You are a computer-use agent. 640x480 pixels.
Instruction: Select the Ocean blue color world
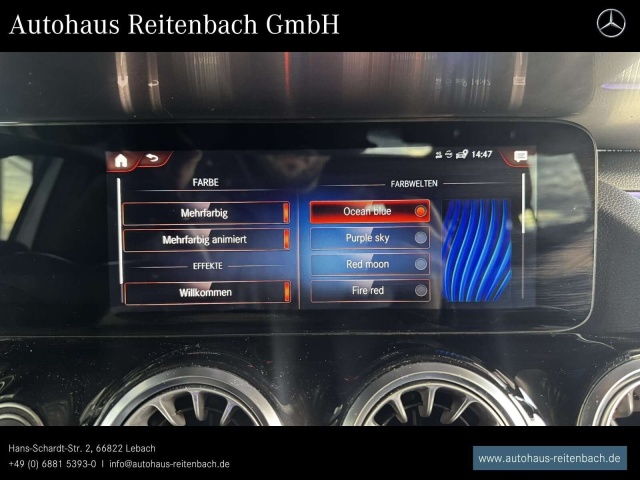(x=369, y=212)
